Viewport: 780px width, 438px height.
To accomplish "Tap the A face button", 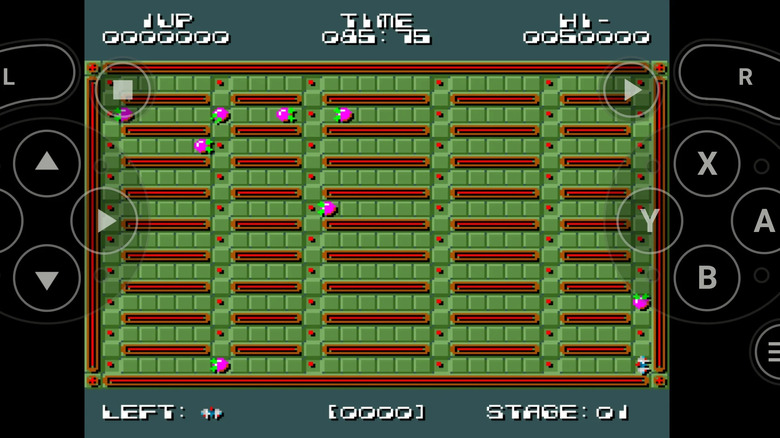I will point(762,221).
